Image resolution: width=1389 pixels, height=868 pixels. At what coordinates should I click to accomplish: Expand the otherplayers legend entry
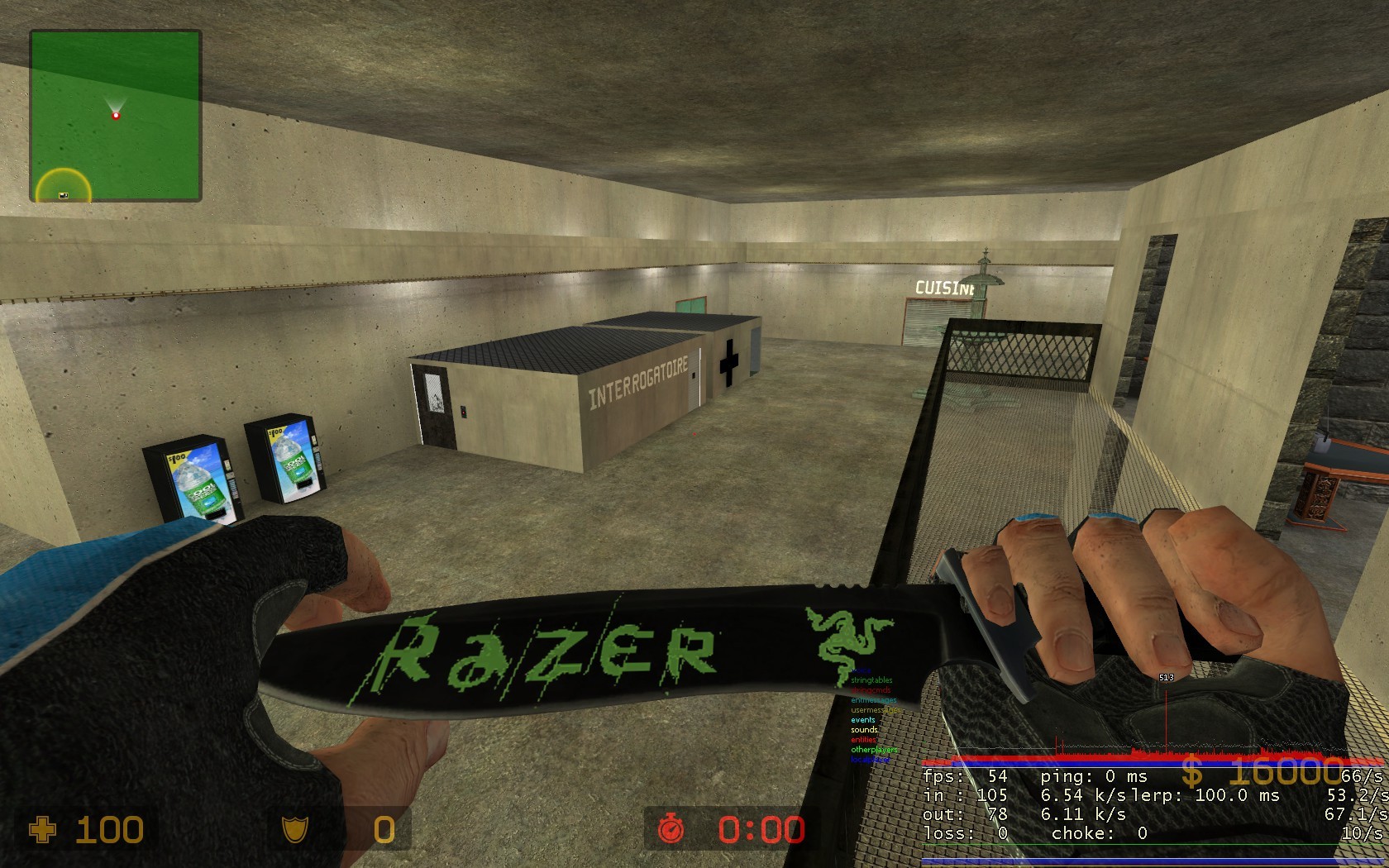(875, 749)
